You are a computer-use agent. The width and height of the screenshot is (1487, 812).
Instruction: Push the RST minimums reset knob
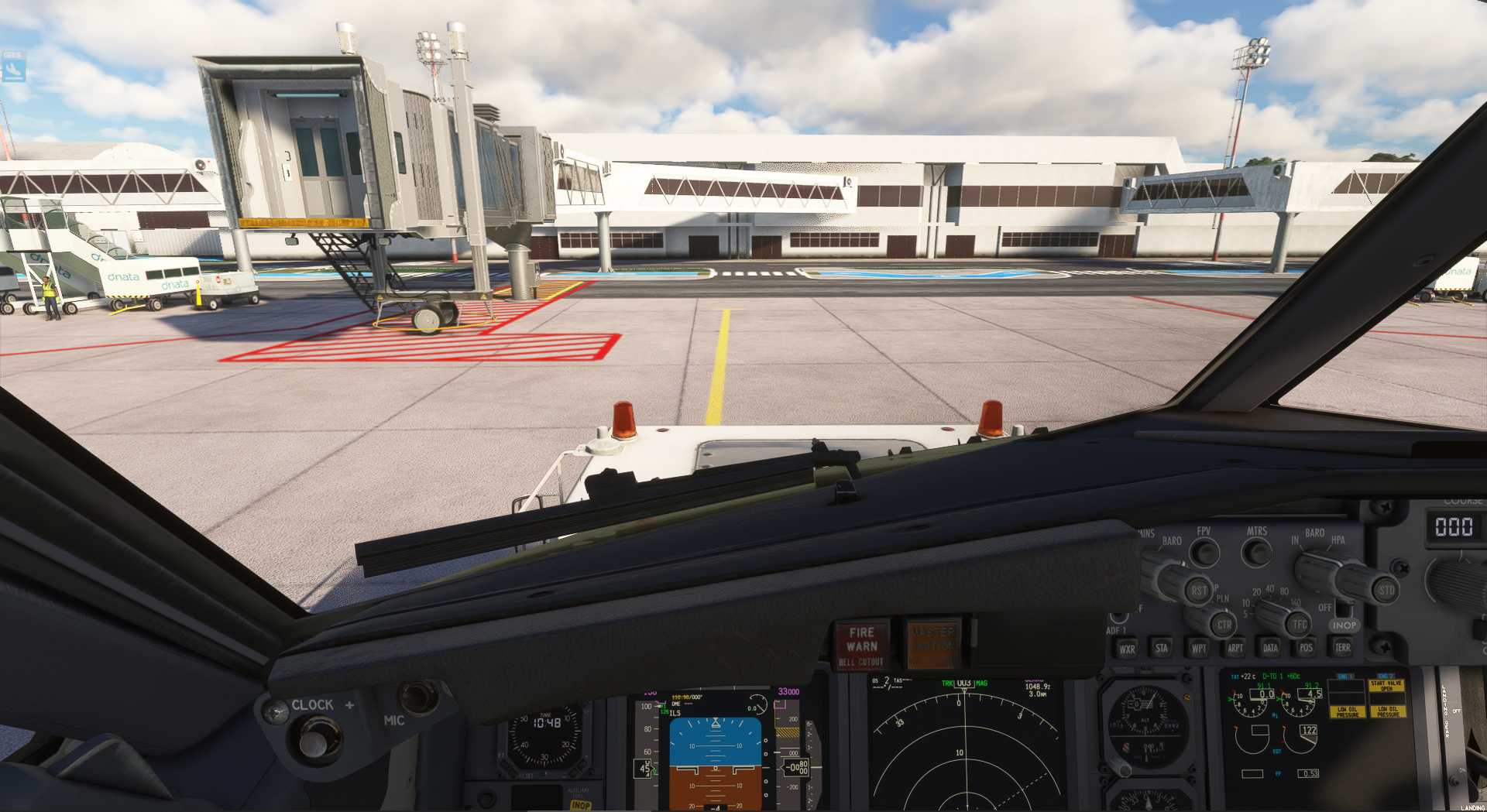pyautogui.click(x=1198, y=591)
